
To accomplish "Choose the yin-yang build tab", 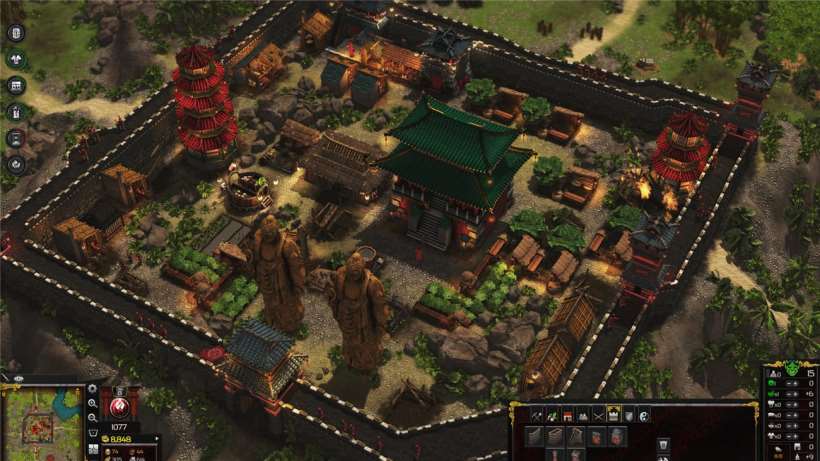I will (645, 415).
